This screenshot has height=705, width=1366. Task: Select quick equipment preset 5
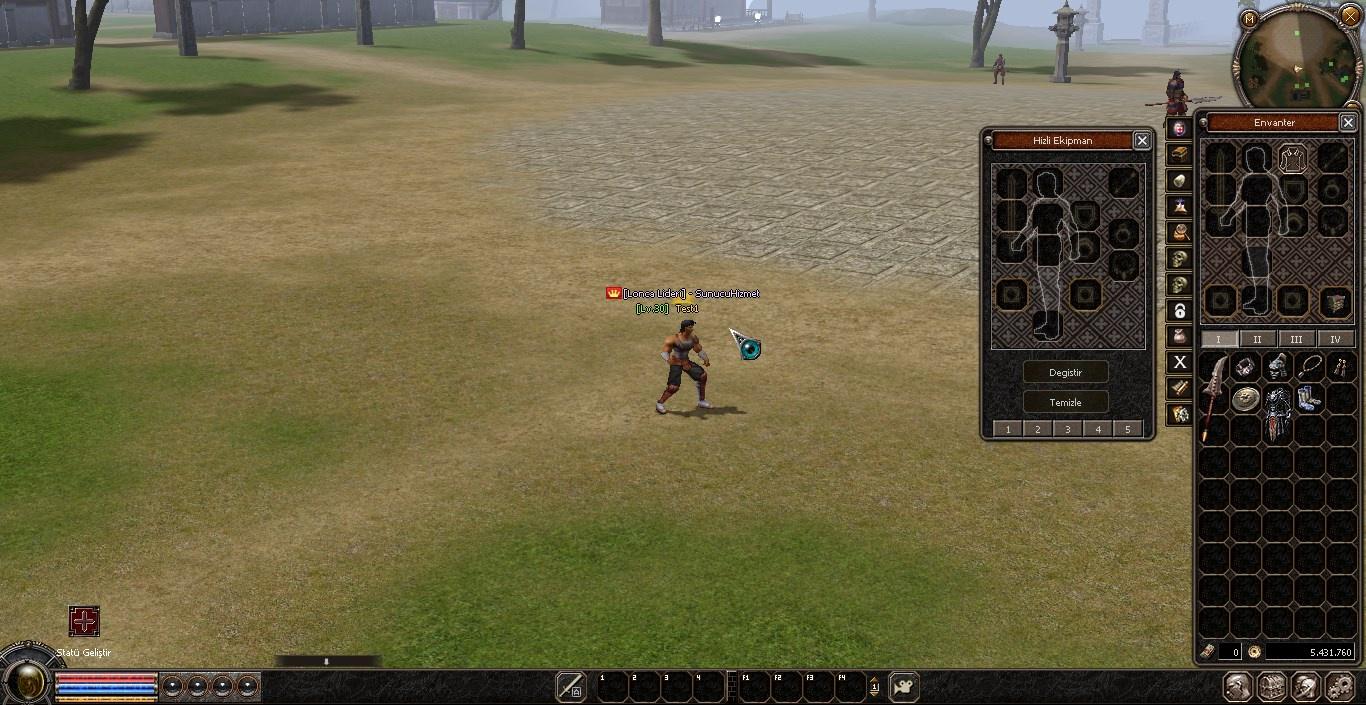coord(1127,429)
